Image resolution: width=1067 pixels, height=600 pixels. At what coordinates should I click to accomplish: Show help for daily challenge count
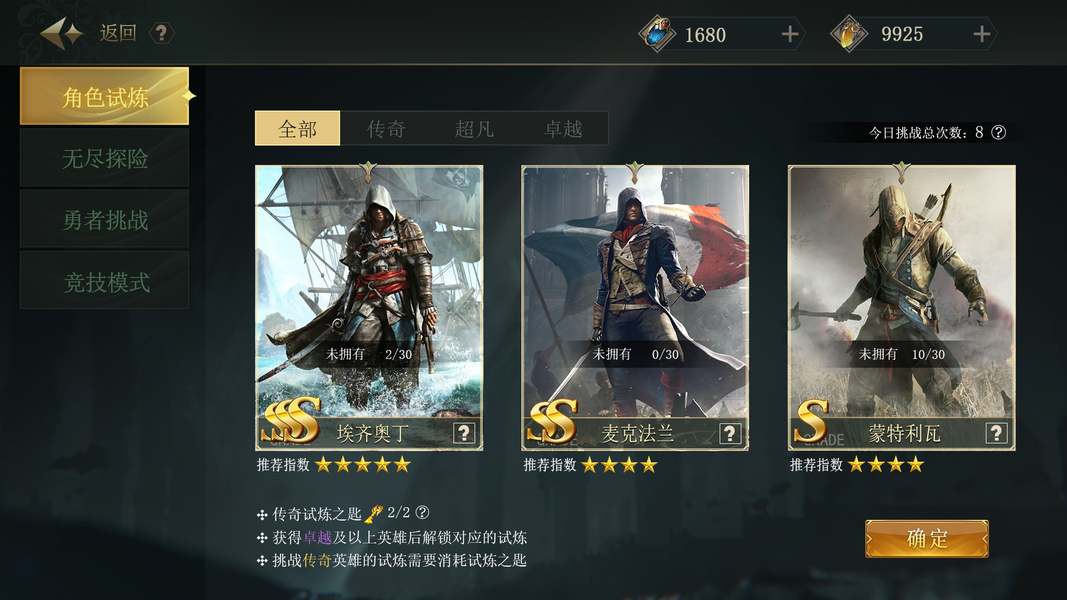click(998, 132)
